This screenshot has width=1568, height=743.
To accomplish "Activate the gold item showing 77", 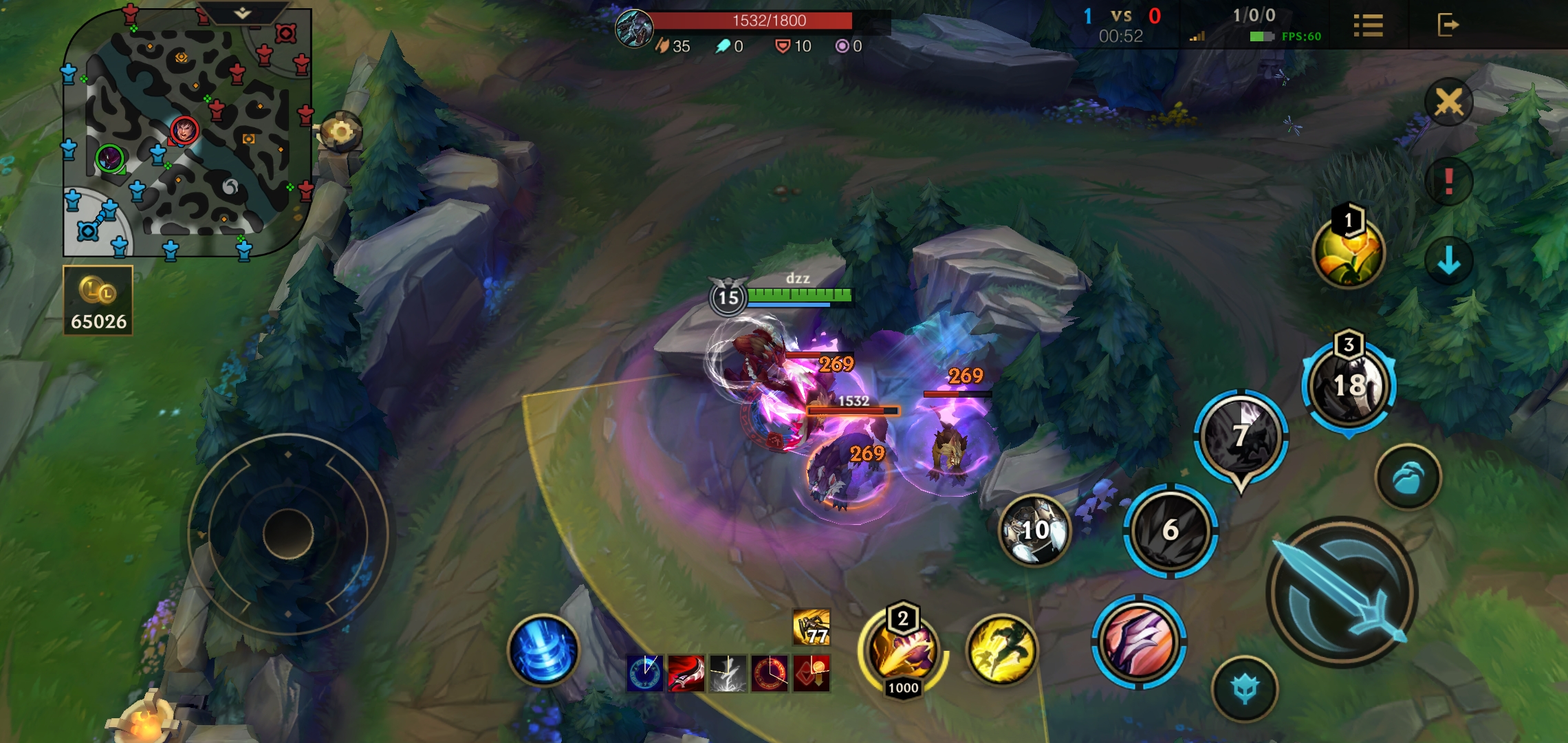I will (812, 627).
